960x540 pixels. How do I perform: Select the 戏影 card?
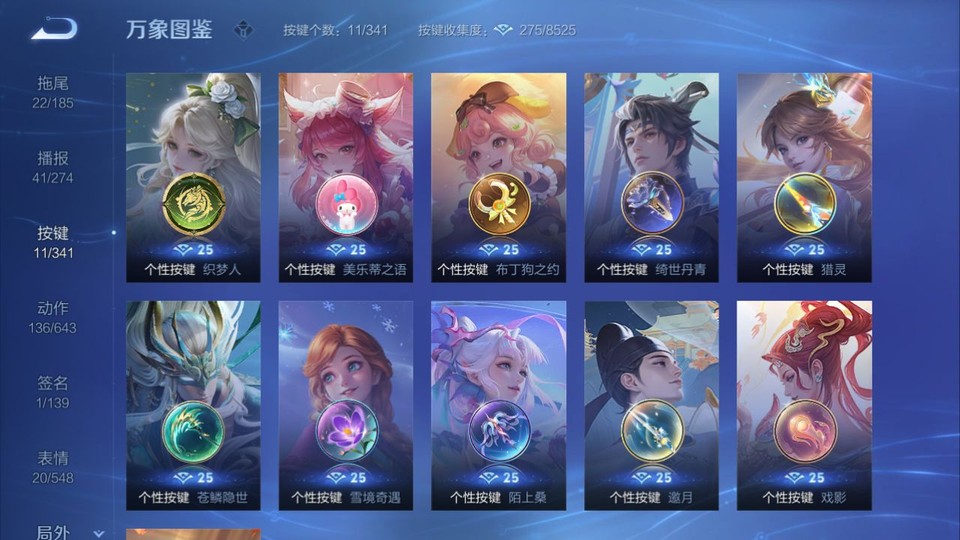[805, 405]
